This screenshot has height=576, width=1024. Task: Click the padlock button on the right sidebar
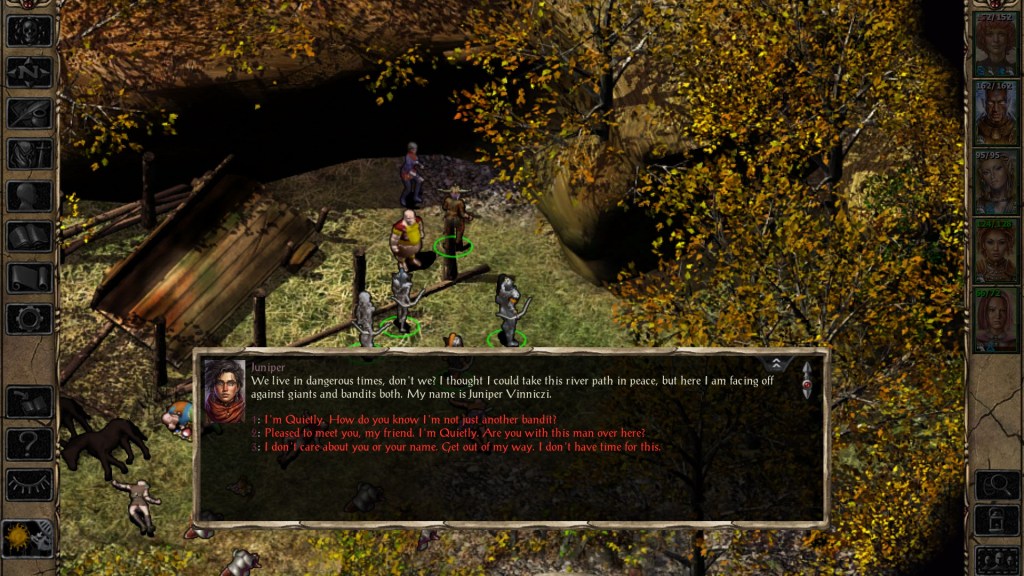click(996, 521)
